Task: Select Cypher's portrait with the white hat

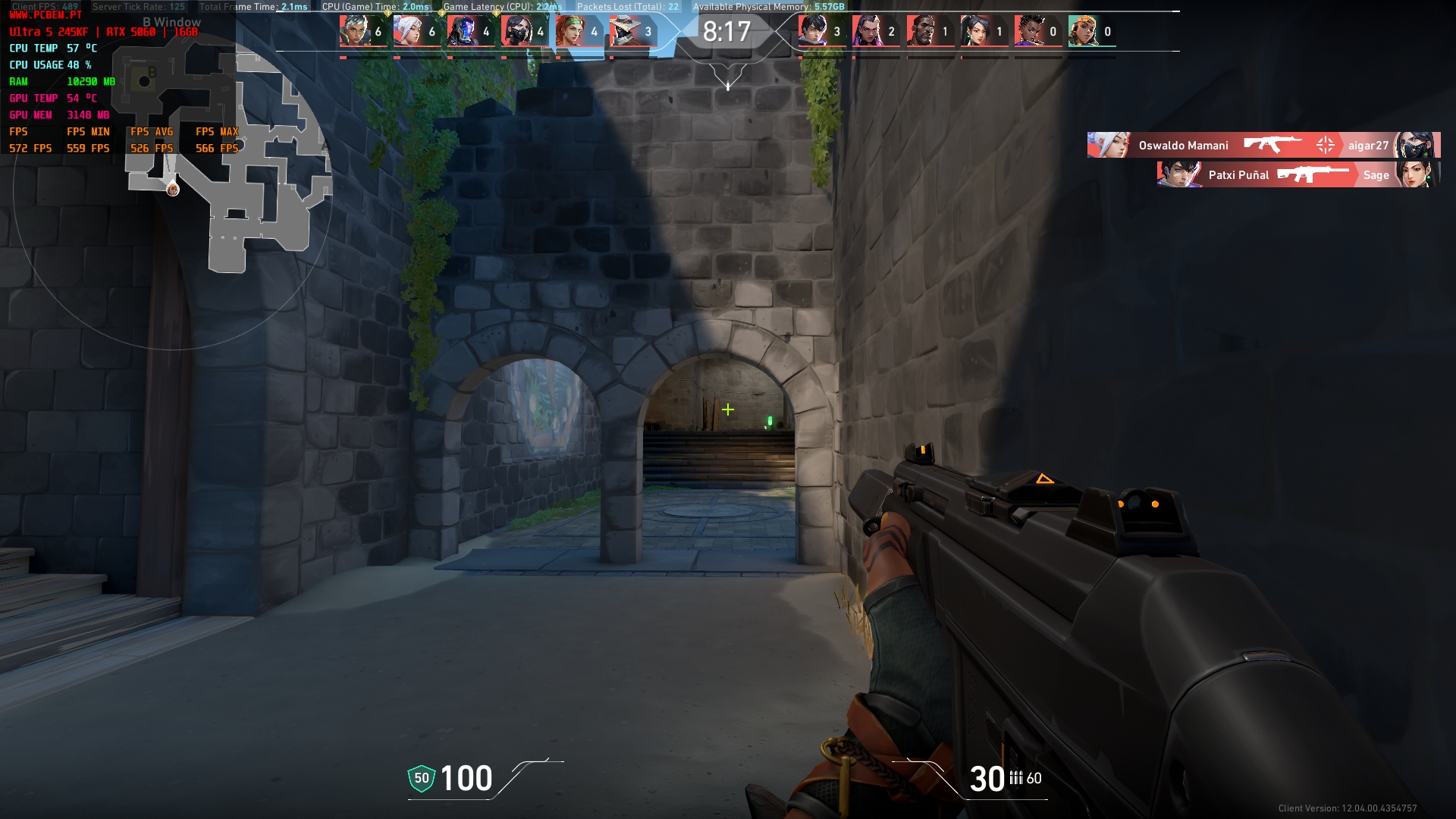Action: tap(624, 31)
